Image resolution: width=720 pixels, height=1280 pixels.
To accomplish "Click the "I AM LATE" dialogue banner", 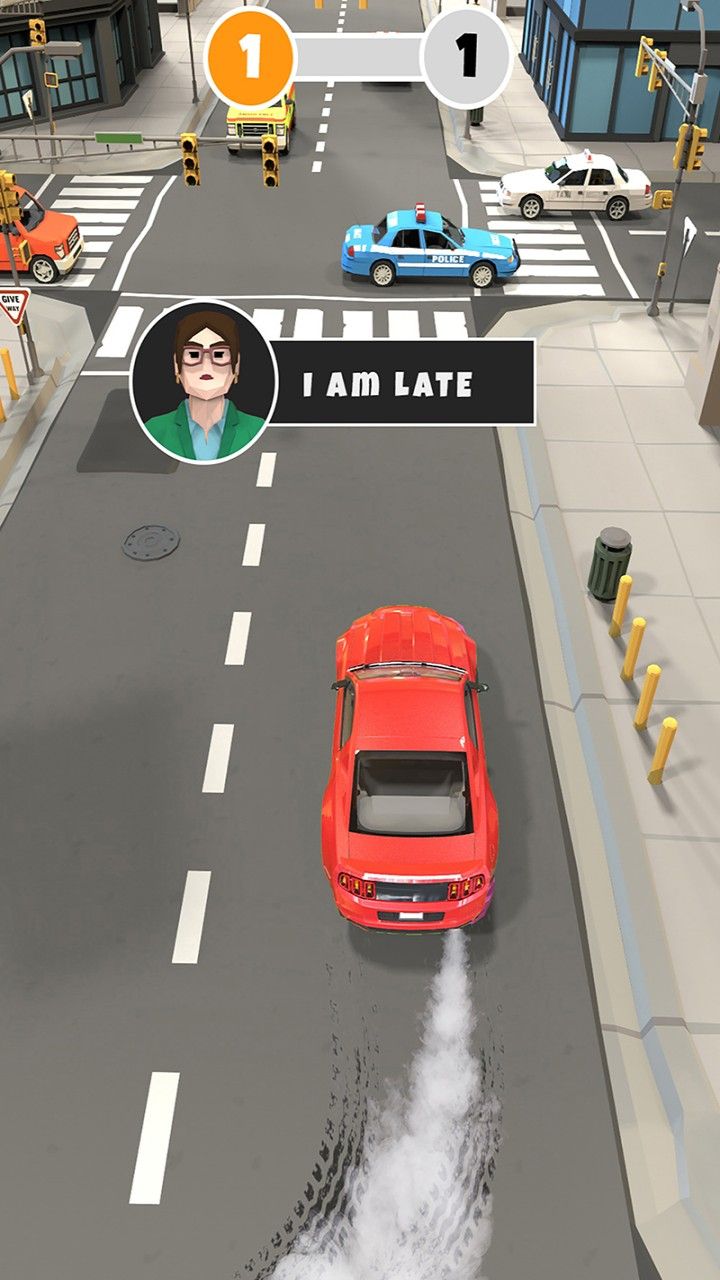I will click(402, 383).
